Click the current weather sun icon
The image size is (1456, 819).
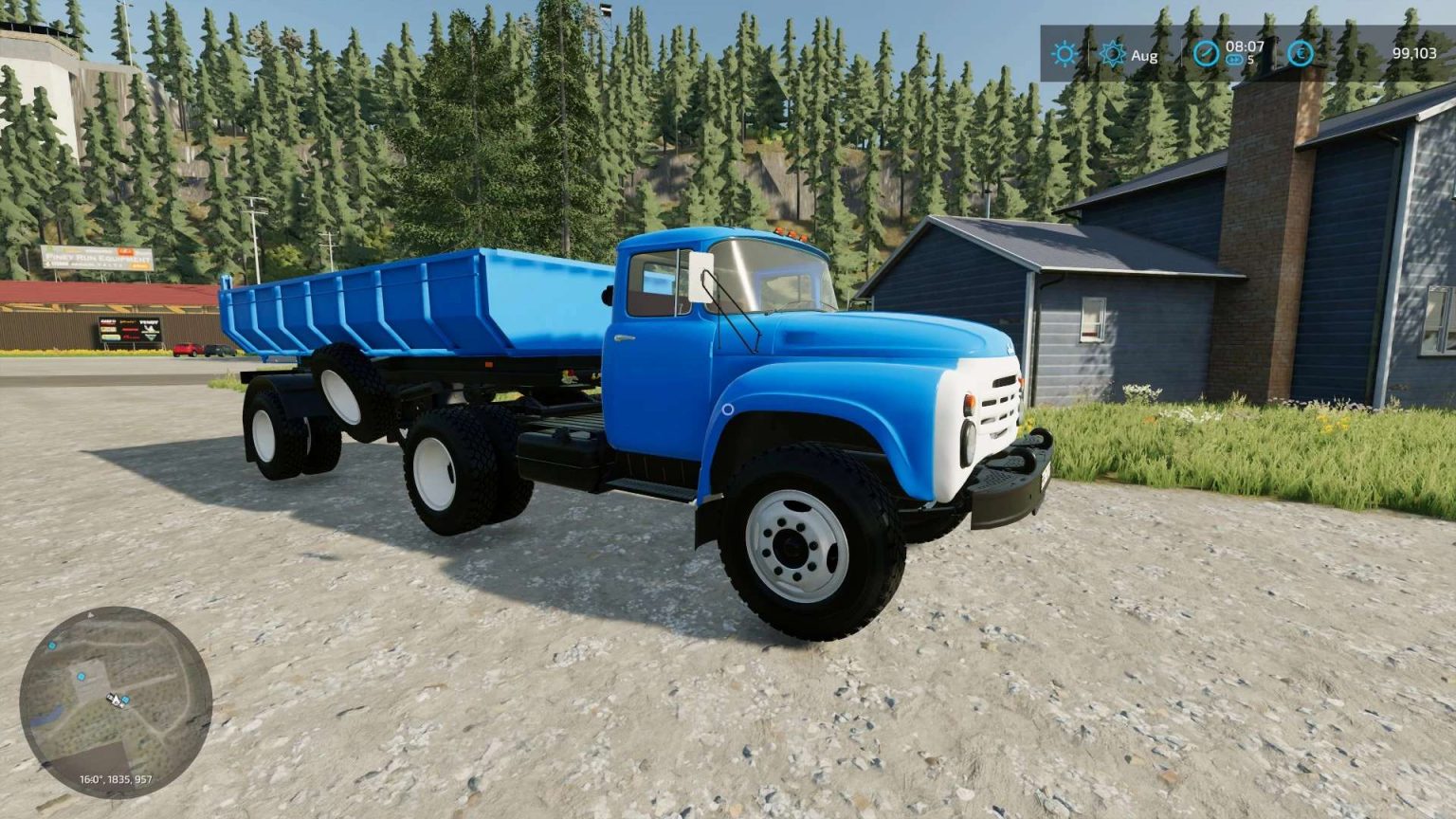[x=1065, y=52]
